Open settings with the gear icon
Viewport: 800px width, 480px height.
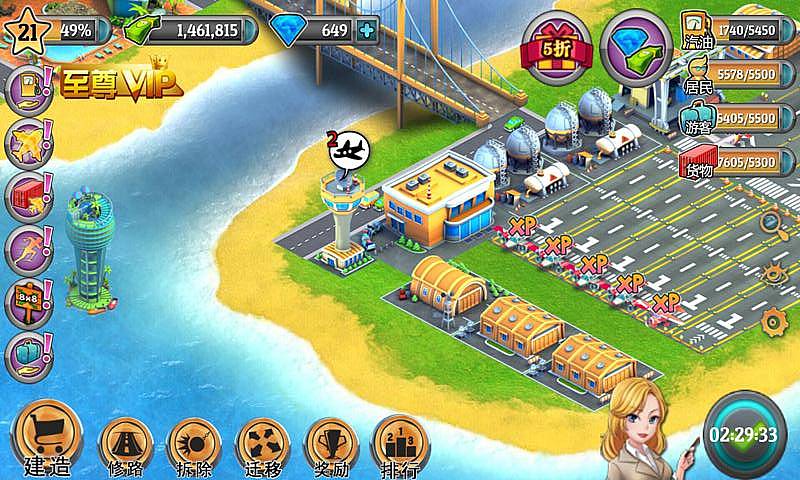click(x=772, y=321)
